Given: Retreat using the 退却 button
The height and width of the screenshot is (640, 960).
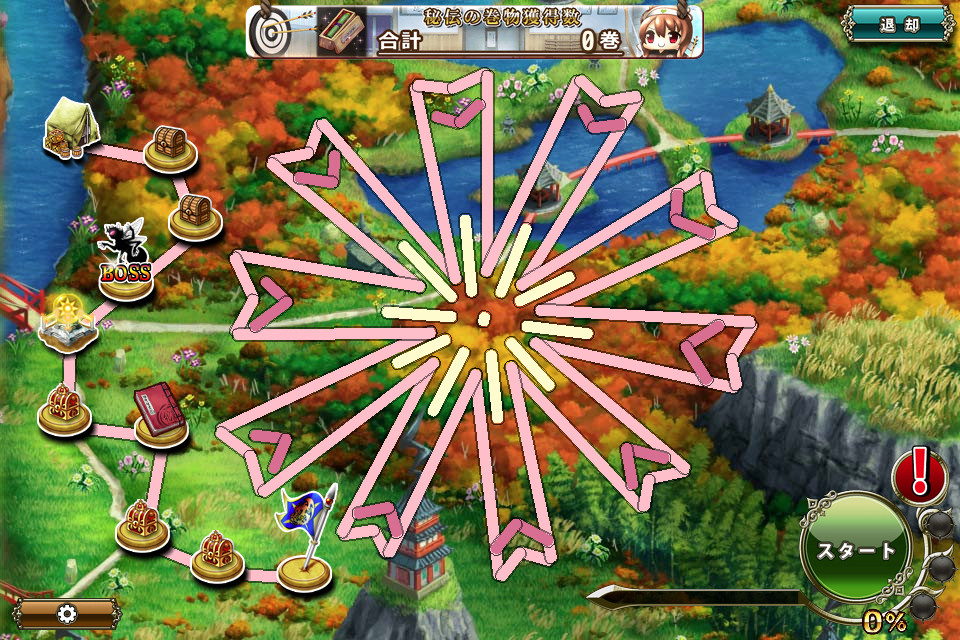Looking at the screenshot, I should point(899,25).
